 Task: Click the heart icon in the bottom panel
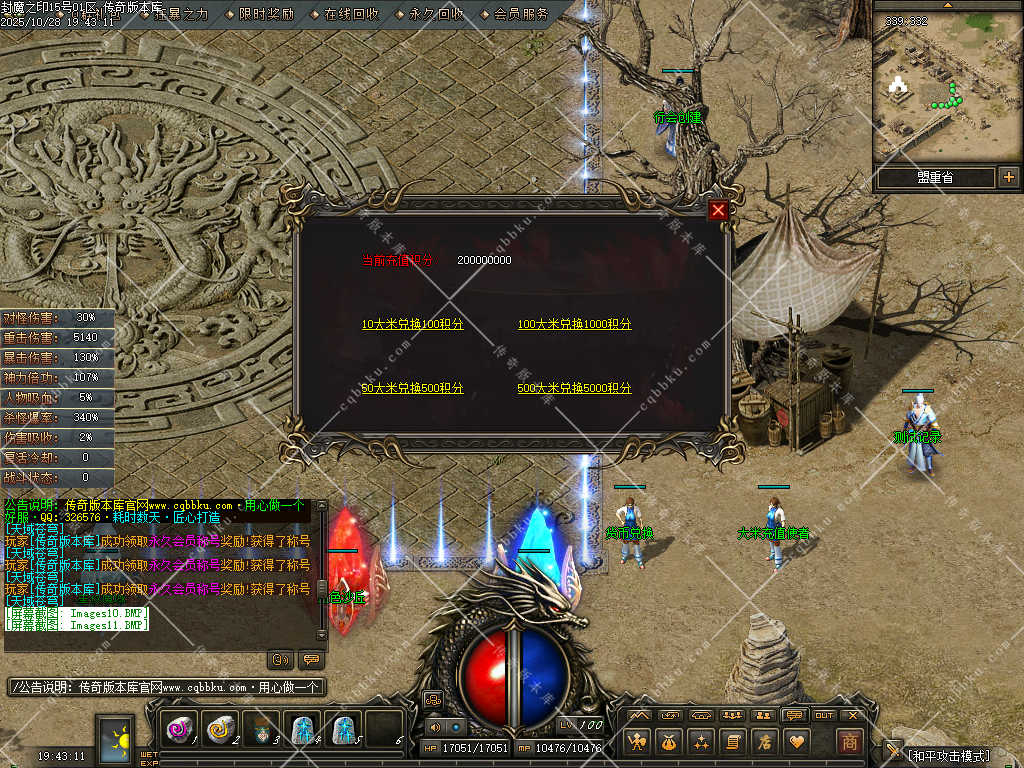pos(797,741)
